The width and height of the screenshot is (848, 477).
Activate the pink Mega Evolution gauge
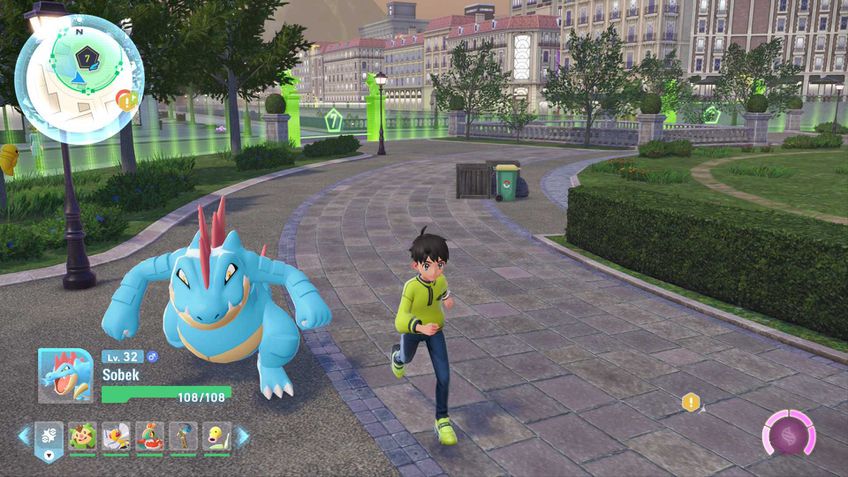click(789, 433)
